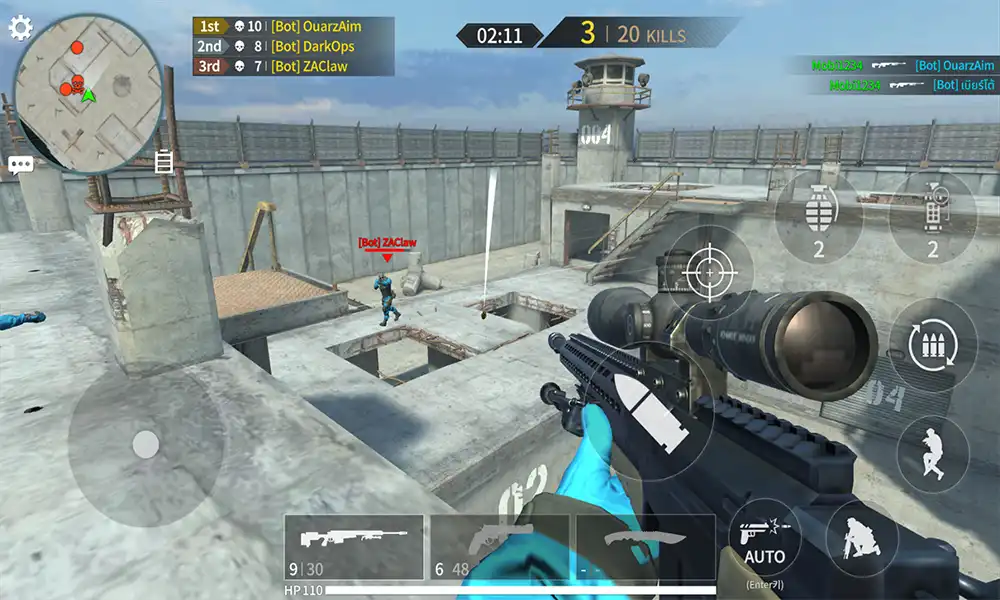The height and width of the screenshot is (600, 1000).
Task: Reload with the ammo cycle button
Action: pyautogui.click(x=933, y=344)
